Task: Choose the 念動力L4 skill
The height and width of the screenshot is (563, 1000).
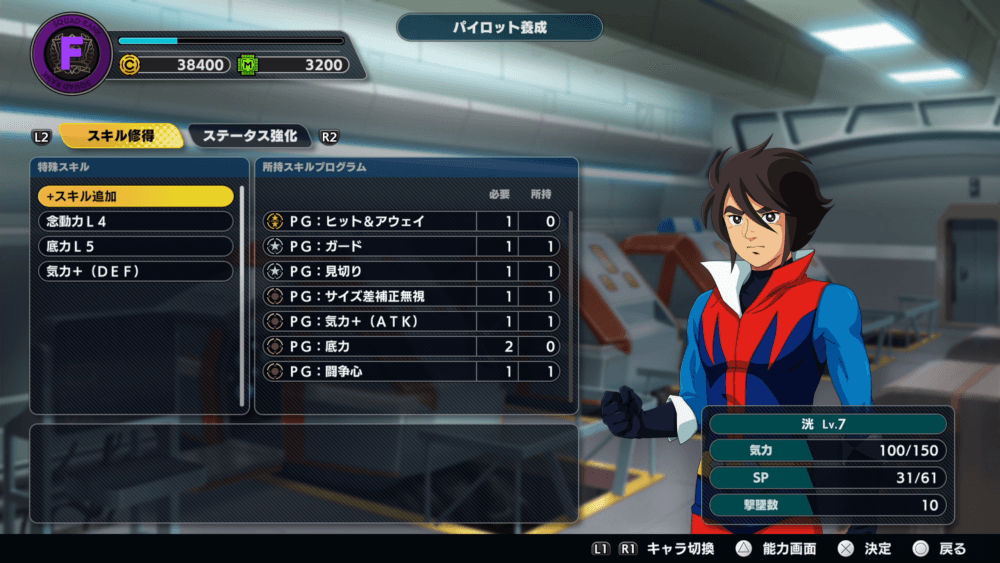Action: 135,221
